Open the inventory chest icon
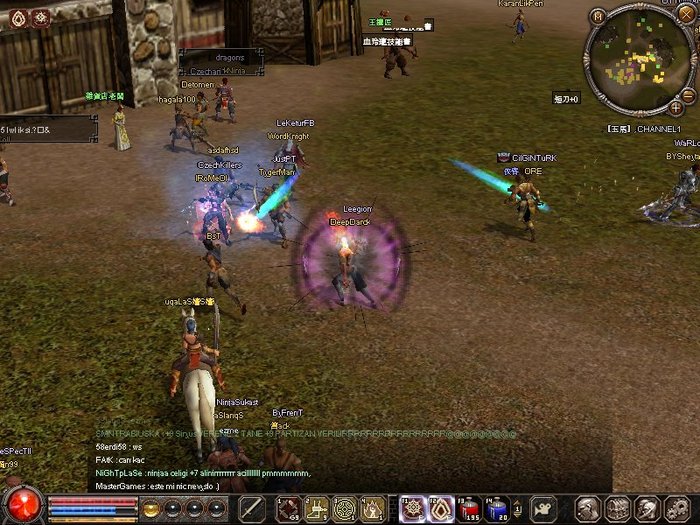Image resolution: width=700 pixels, height=525 pixels. tap(618, 508)
